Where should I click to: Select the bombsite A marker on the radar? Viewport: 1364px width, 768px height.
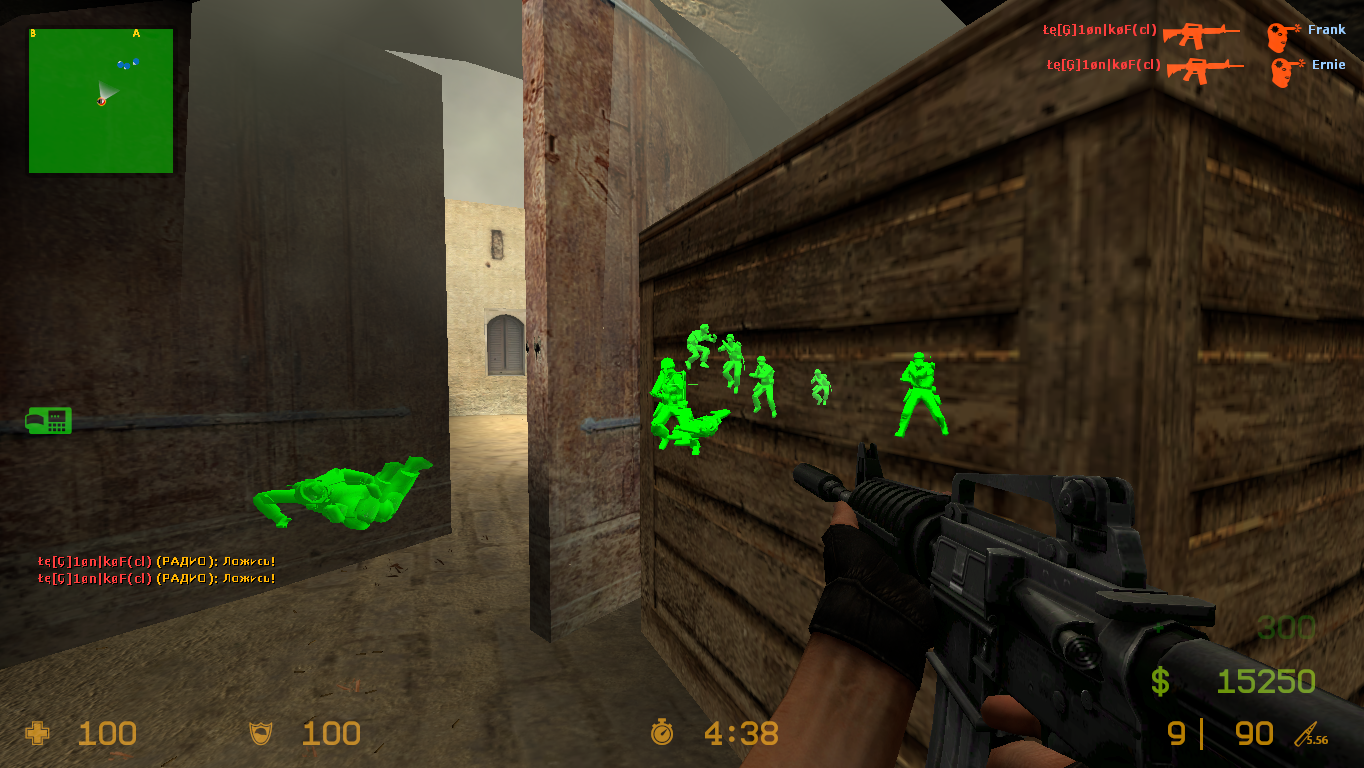[136, 33]
